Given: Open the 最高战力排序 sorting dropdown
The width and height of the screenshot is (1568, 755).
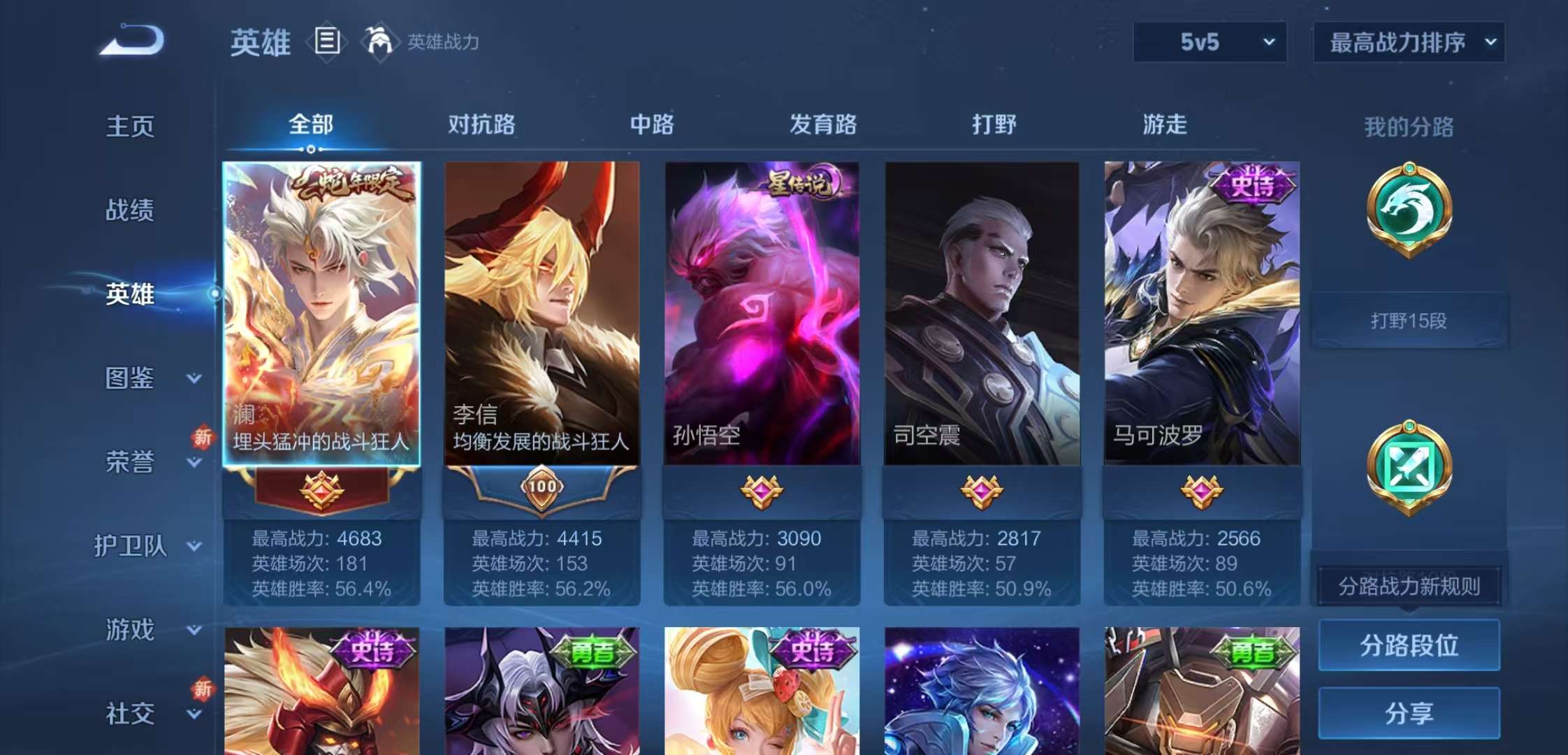Looking at the screenshot, I should click(x=1408, y=42).
